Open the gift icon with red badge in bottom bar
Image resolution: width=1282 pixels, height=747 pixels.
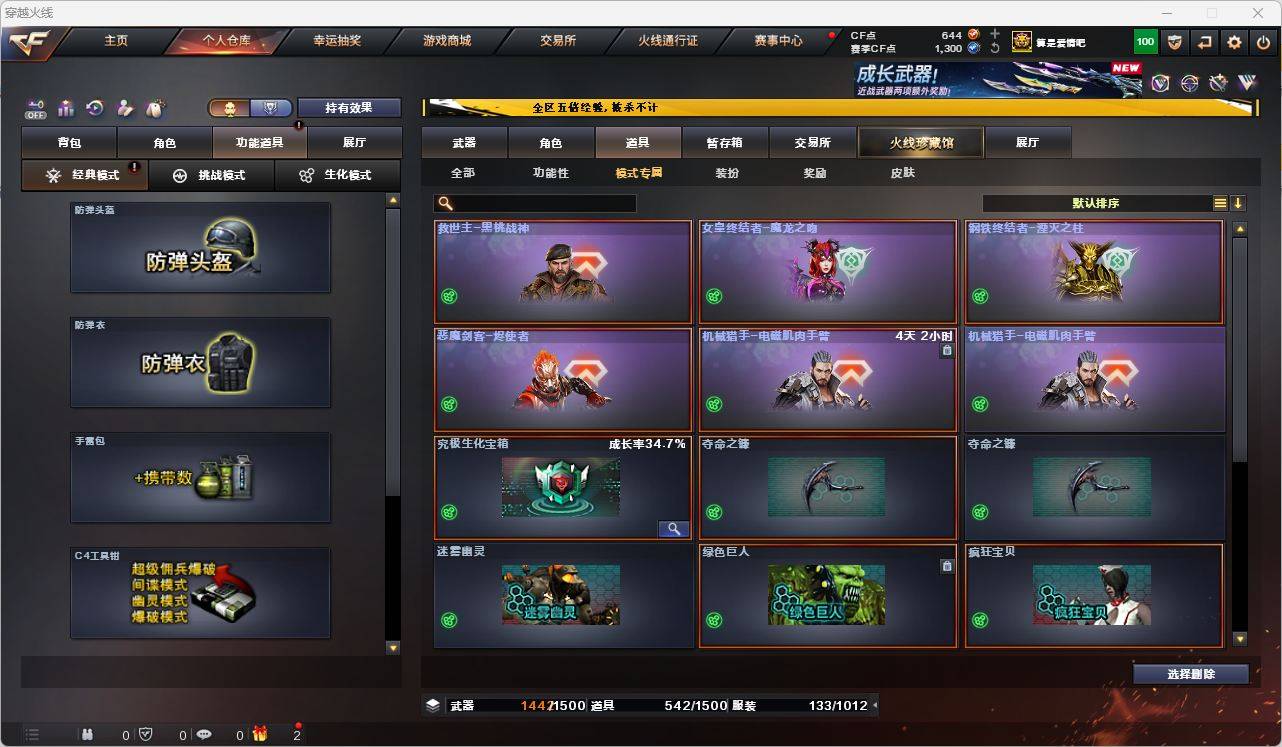point(260,735)
